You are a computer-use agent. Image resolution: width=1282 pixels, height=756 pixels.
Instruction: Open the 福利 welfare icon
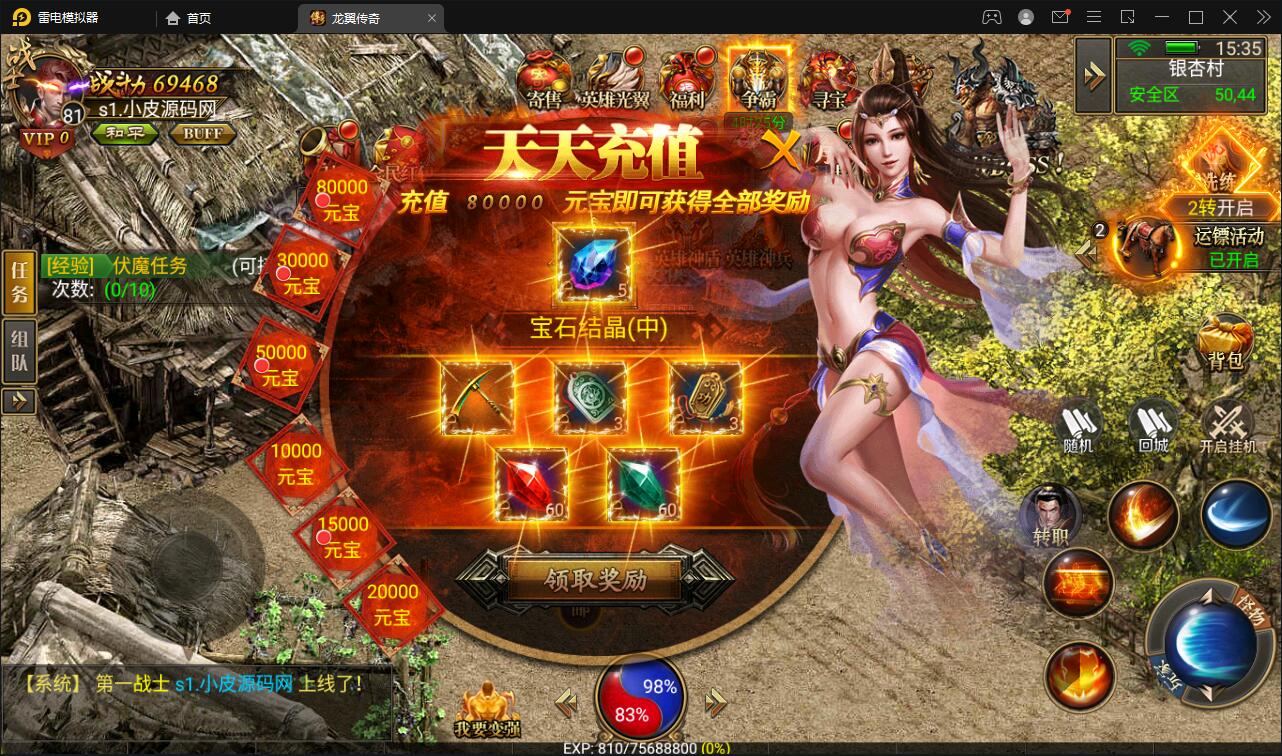pyautogui.click(x=687, y=75)
